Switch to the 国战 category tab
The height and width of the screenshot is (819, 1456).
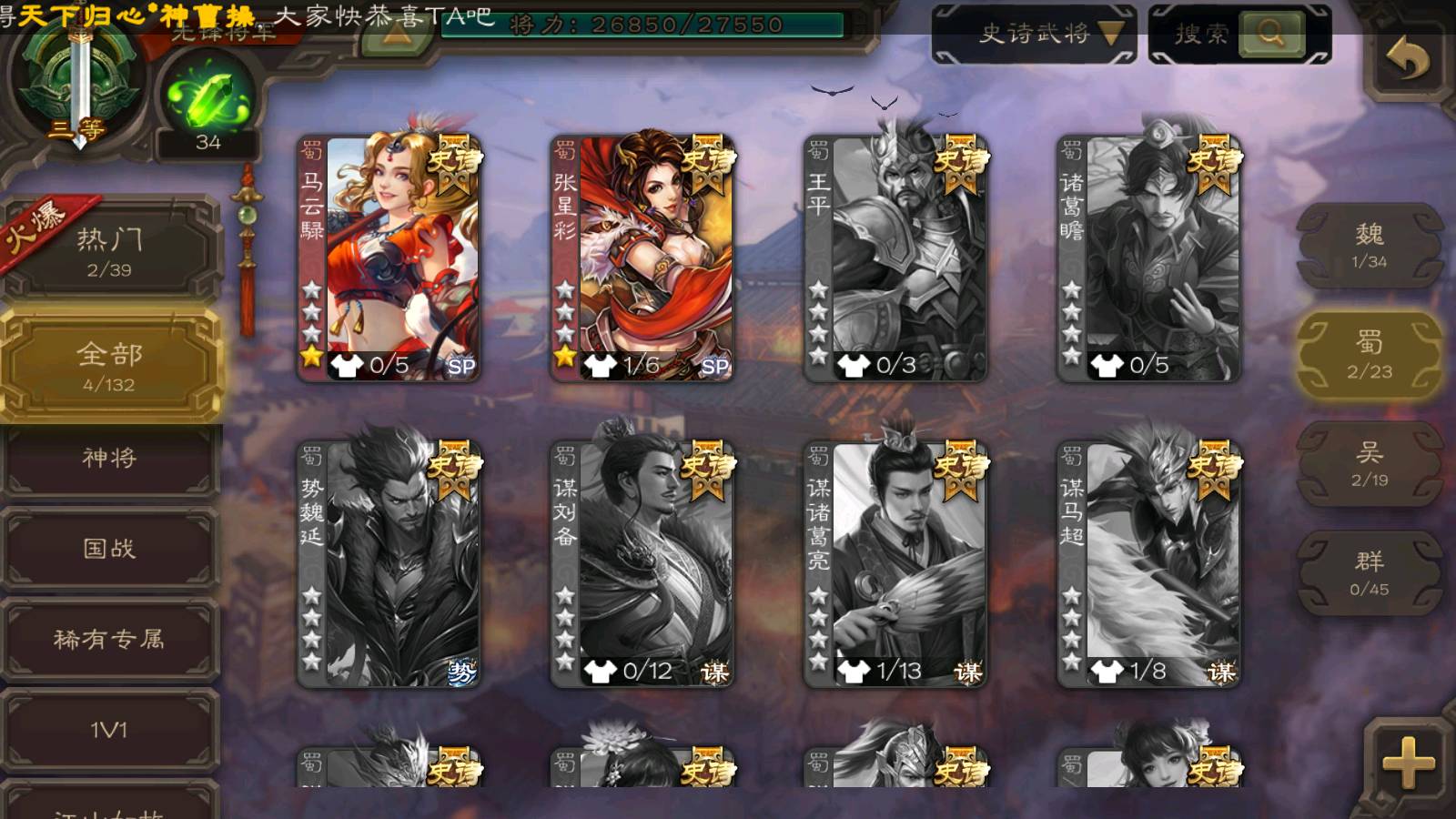point(109,549)
